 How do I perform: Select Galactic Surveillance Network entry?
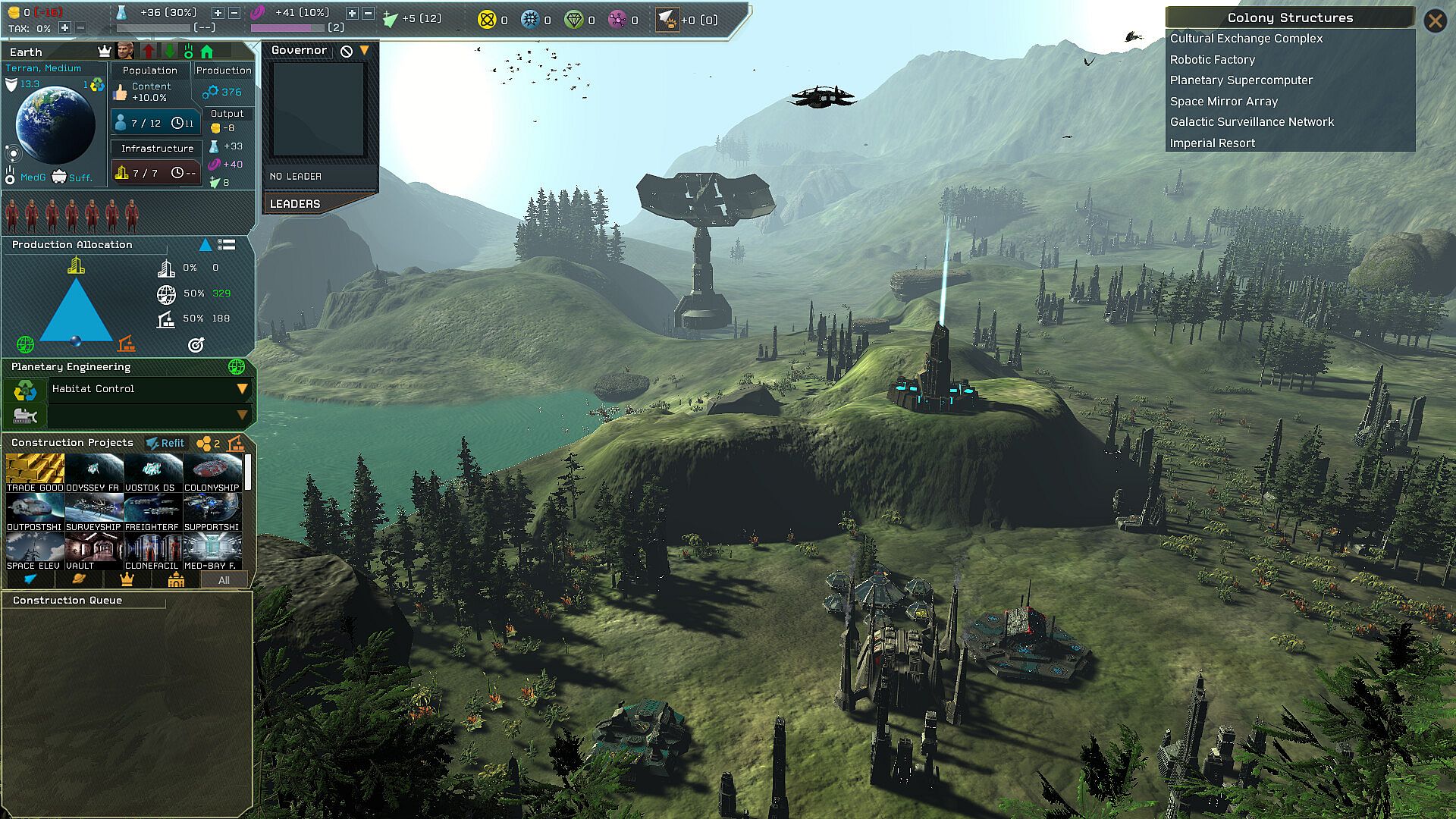pos(1251,122)
